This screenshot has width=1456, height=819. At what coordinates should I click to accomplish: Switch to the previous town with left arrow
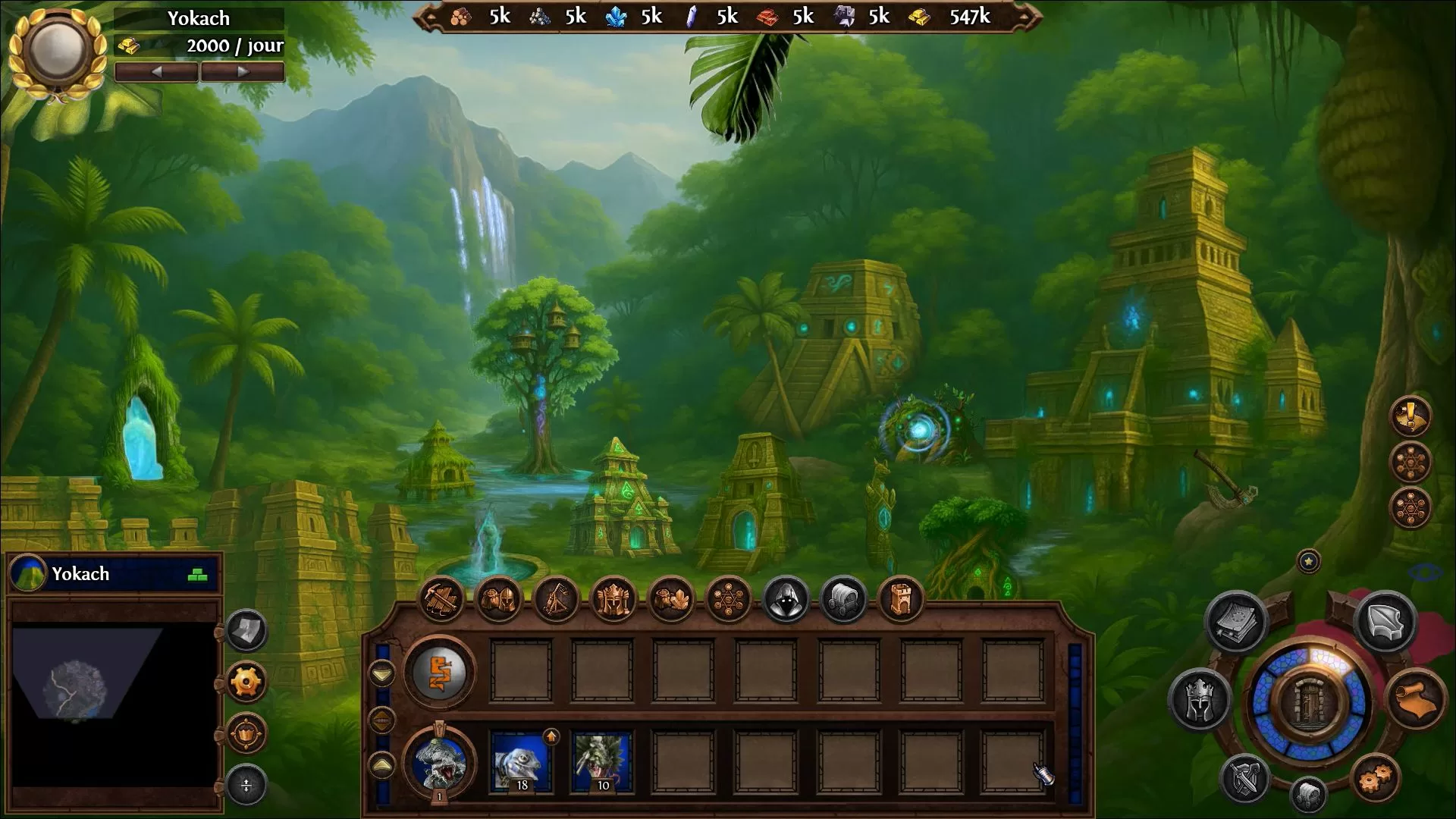[x=156, y=72]
